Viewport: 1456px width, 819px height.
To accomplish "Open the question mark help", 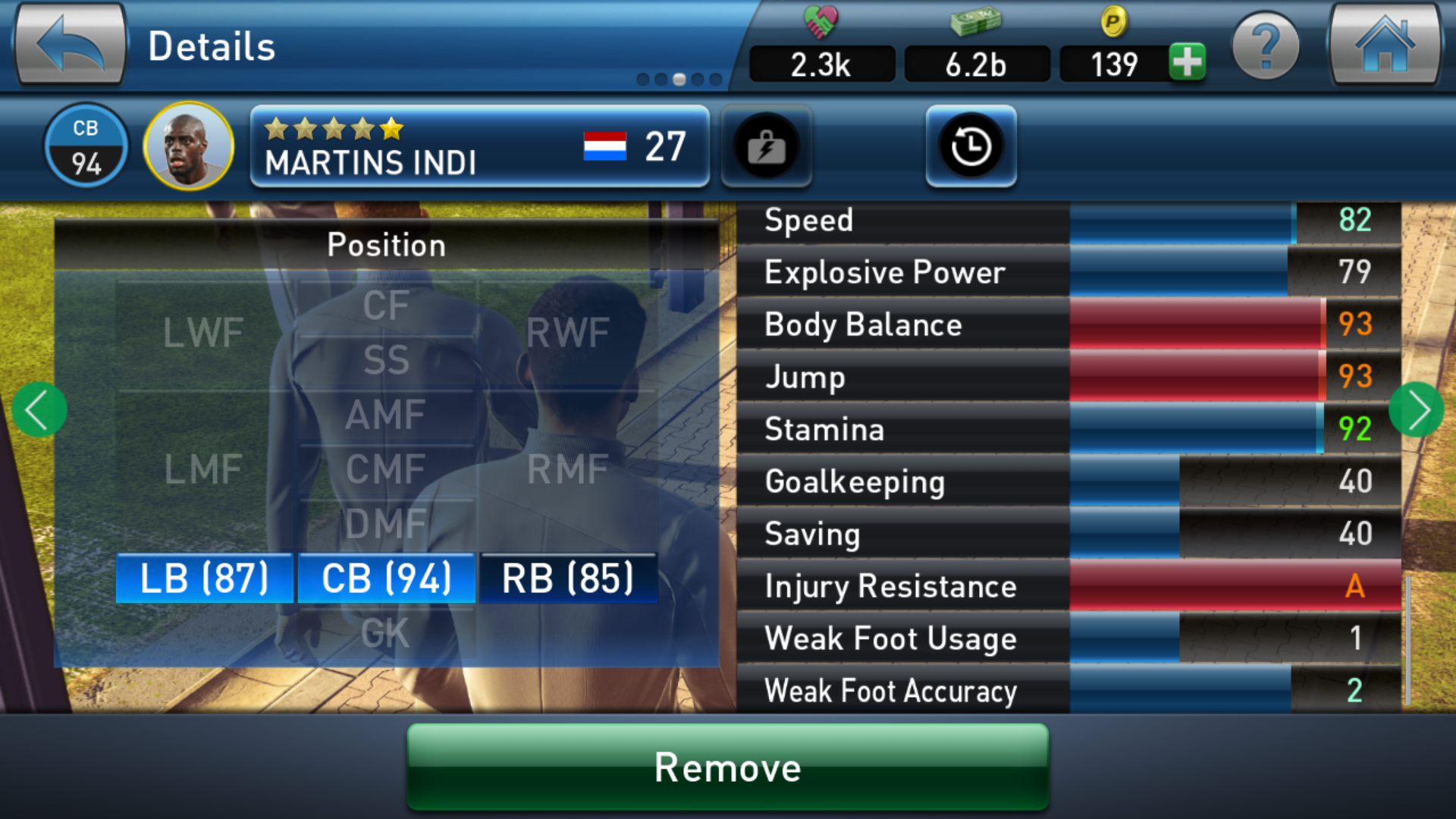I will (1265, 47).
